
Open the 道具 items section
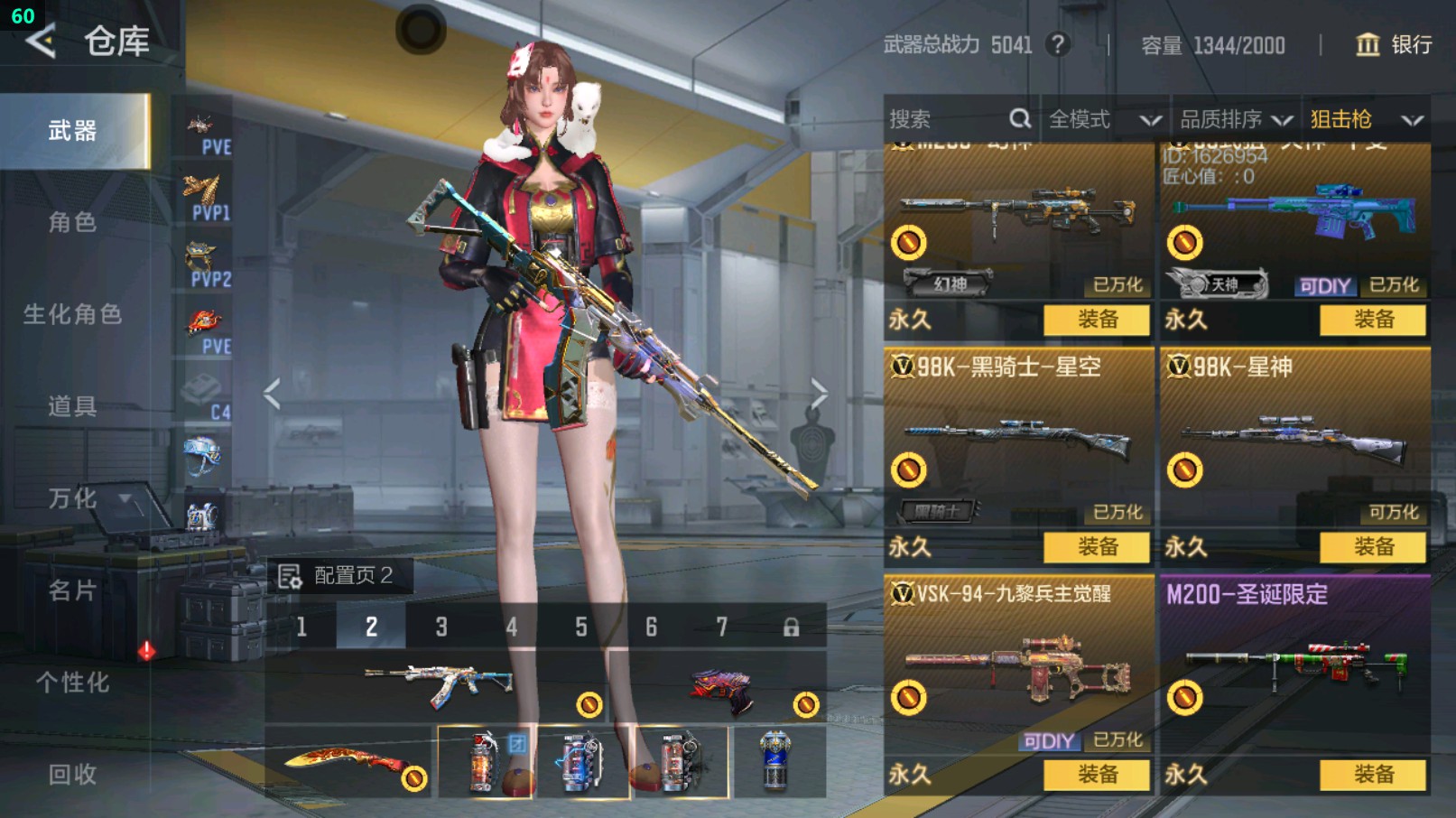[72, 406]
